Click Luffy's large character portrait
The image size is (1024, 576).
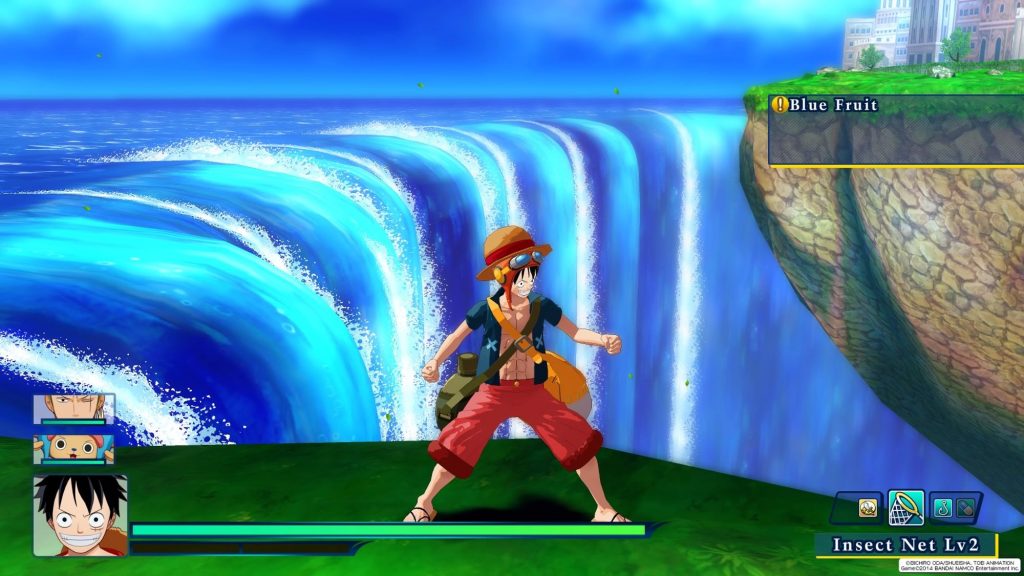80,515
